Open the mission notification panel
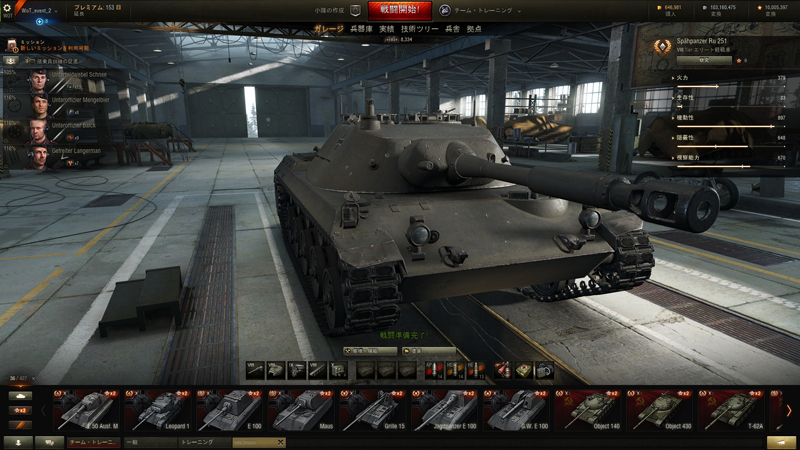This screenshot has width=800, height=450. click(x=50, y=46)
